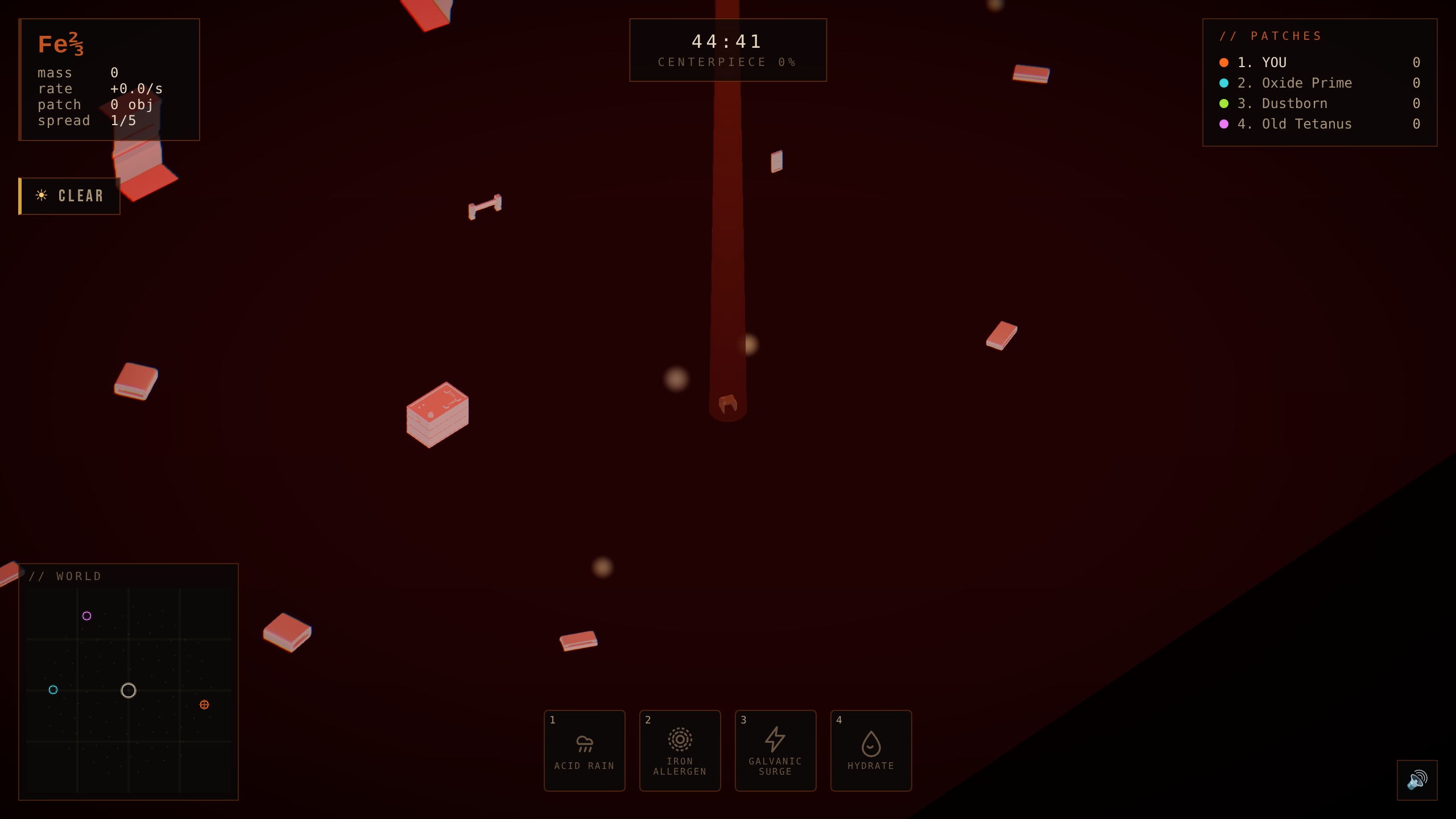Image resolution: width=1456 pixels, height=819 pixels.
Task: Expand the WORLD minimap panel
Action: coord(65,576)
